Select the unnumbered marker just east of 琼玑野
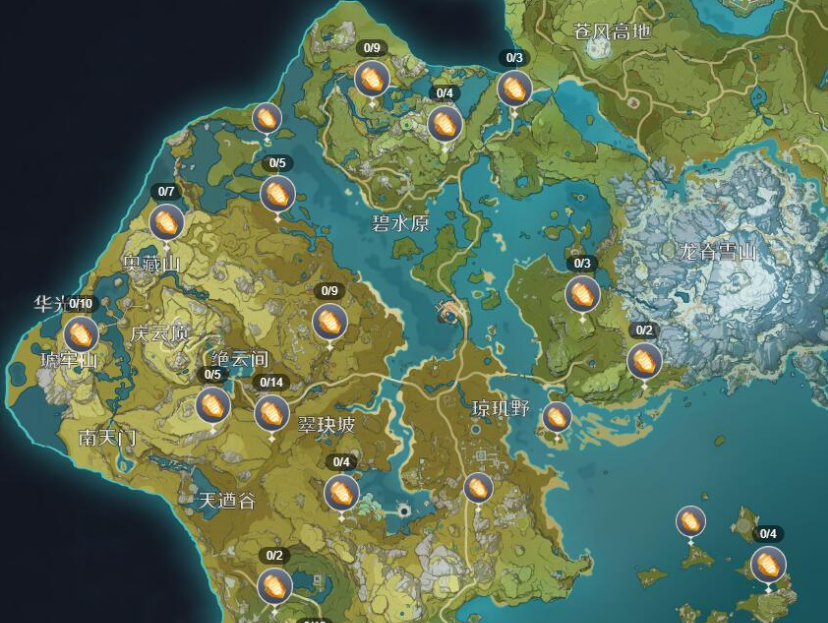Viewport: 828px width, 623px height. click(x=557, y=417)
